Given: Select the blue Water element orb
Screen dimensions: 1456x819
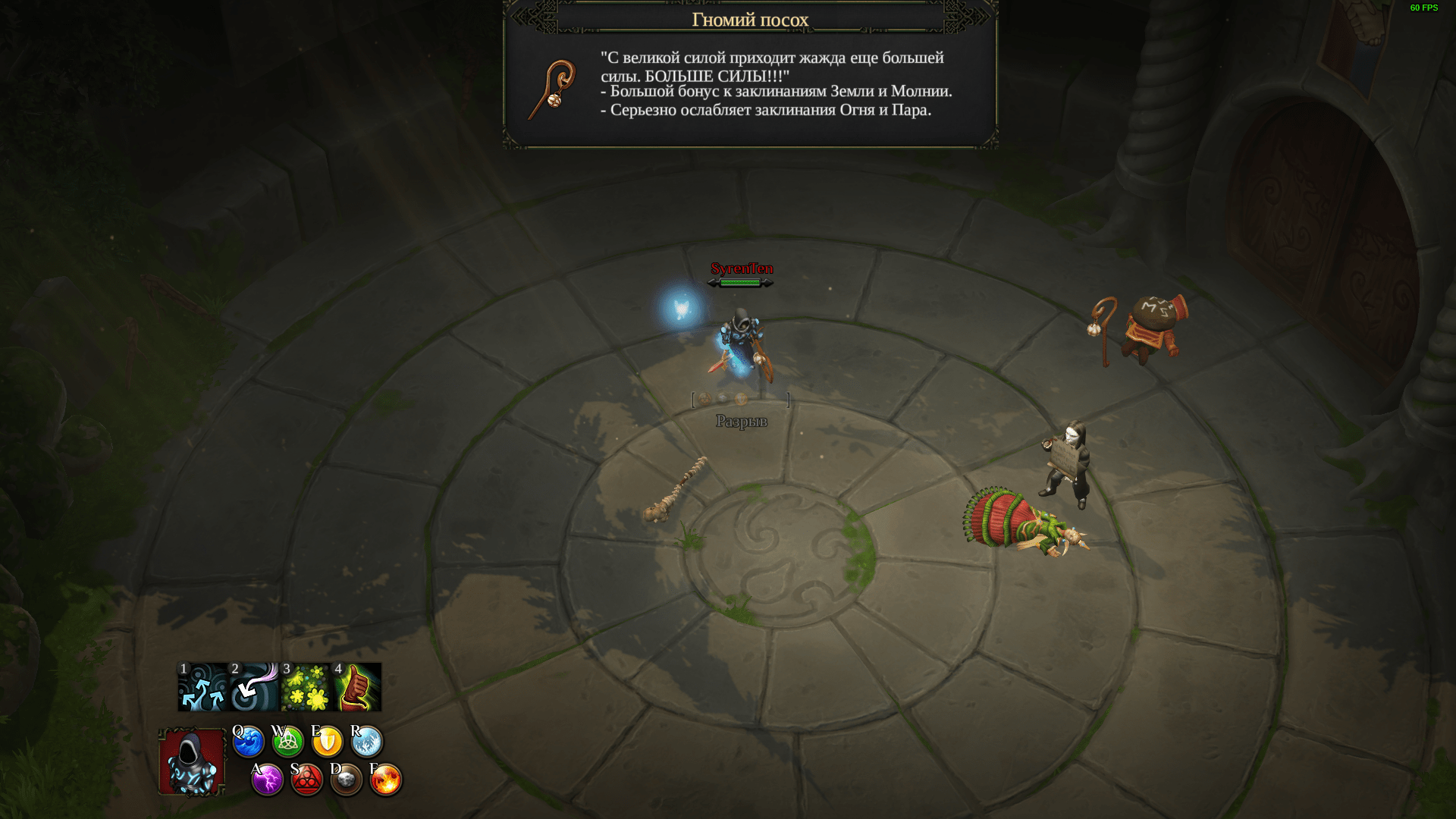Looking at the screenshot, I should coord(248,742).
